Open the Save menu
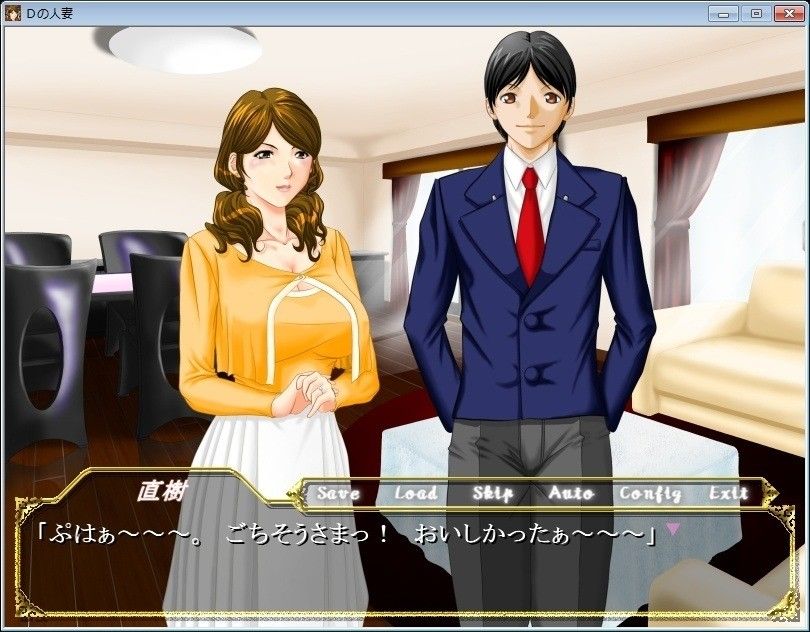 [x=337, y=493]
